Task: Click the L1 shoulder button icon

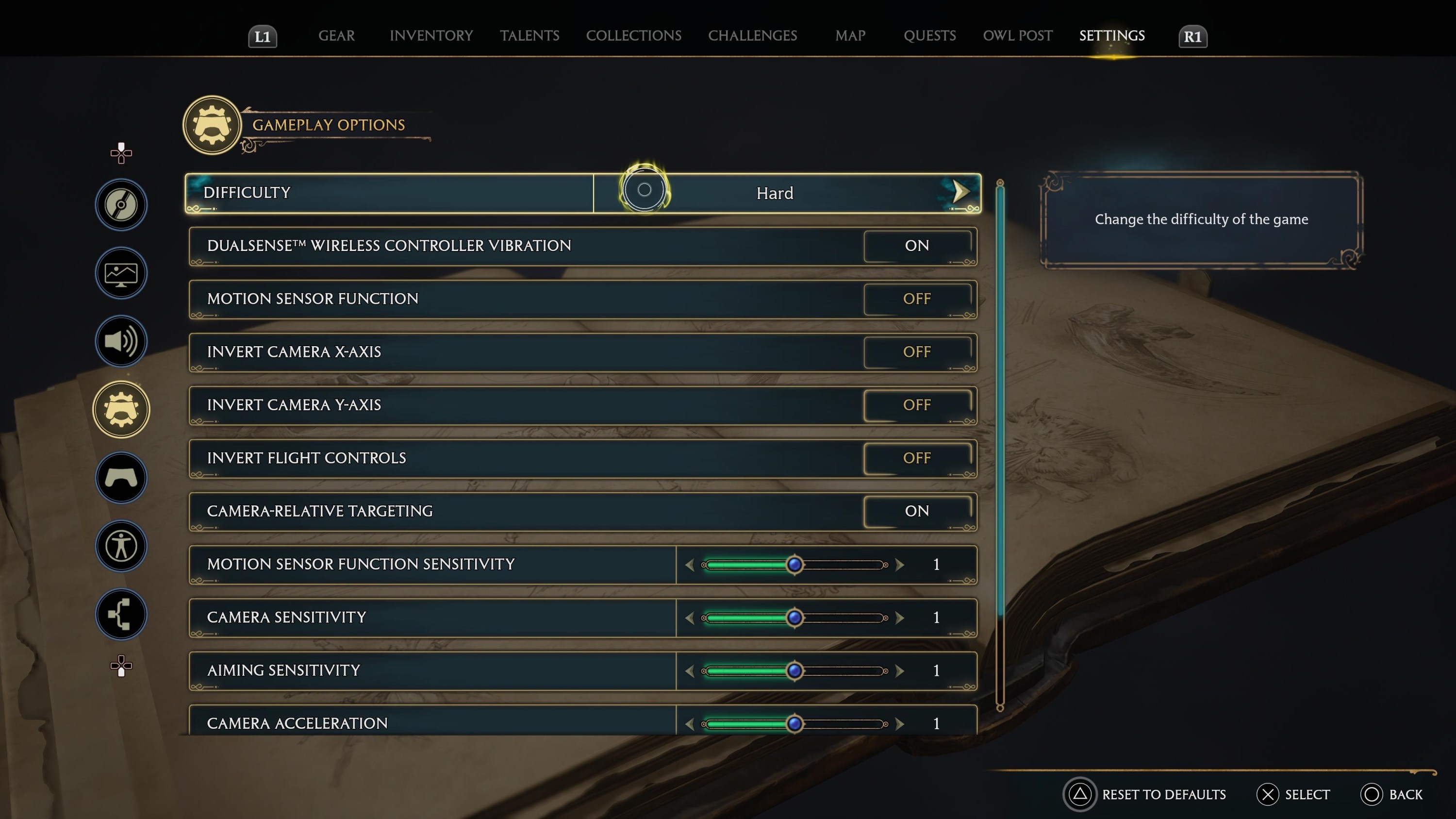Action: [262, 36]
